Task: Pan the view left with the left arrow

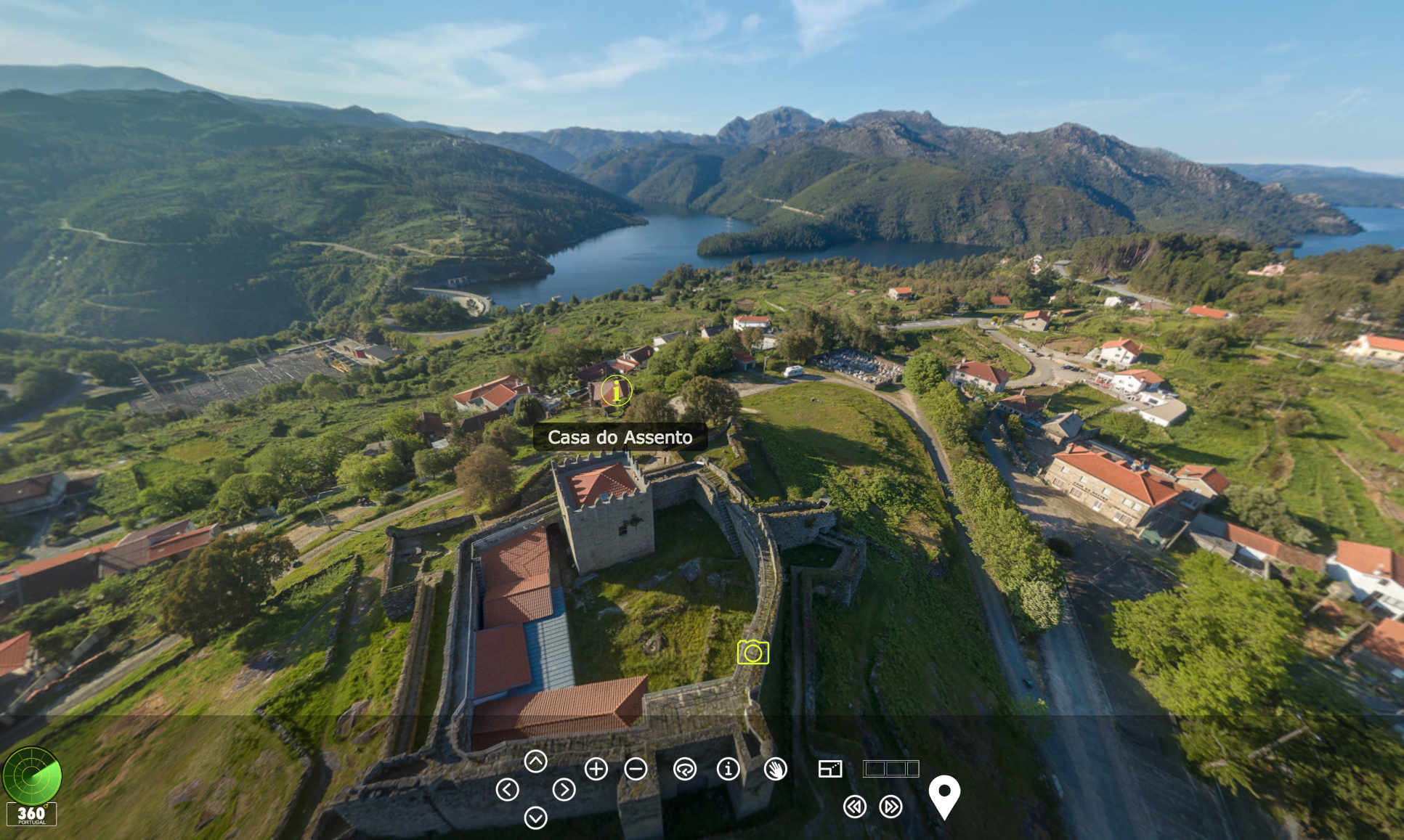Action: point(507,790)
